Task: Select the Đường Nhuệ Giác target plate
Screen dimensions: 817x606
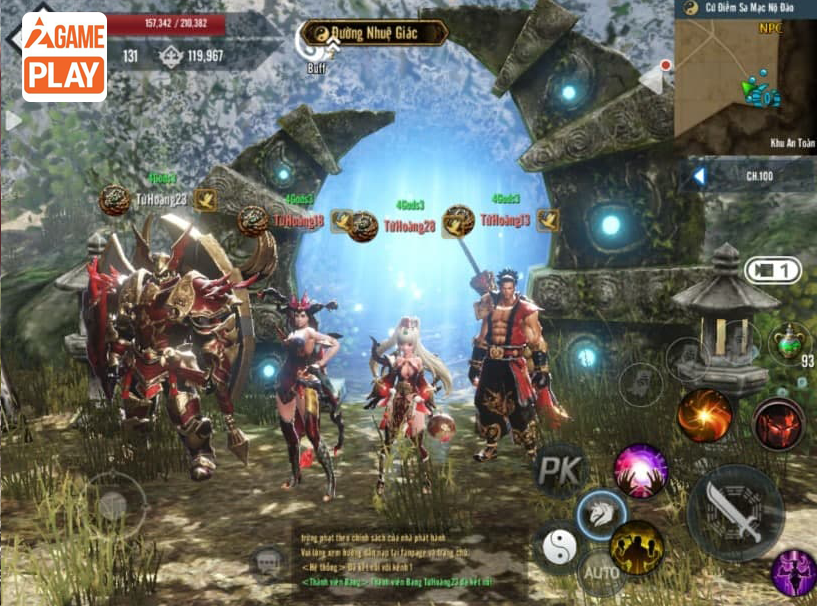Action: click(374, 33)
